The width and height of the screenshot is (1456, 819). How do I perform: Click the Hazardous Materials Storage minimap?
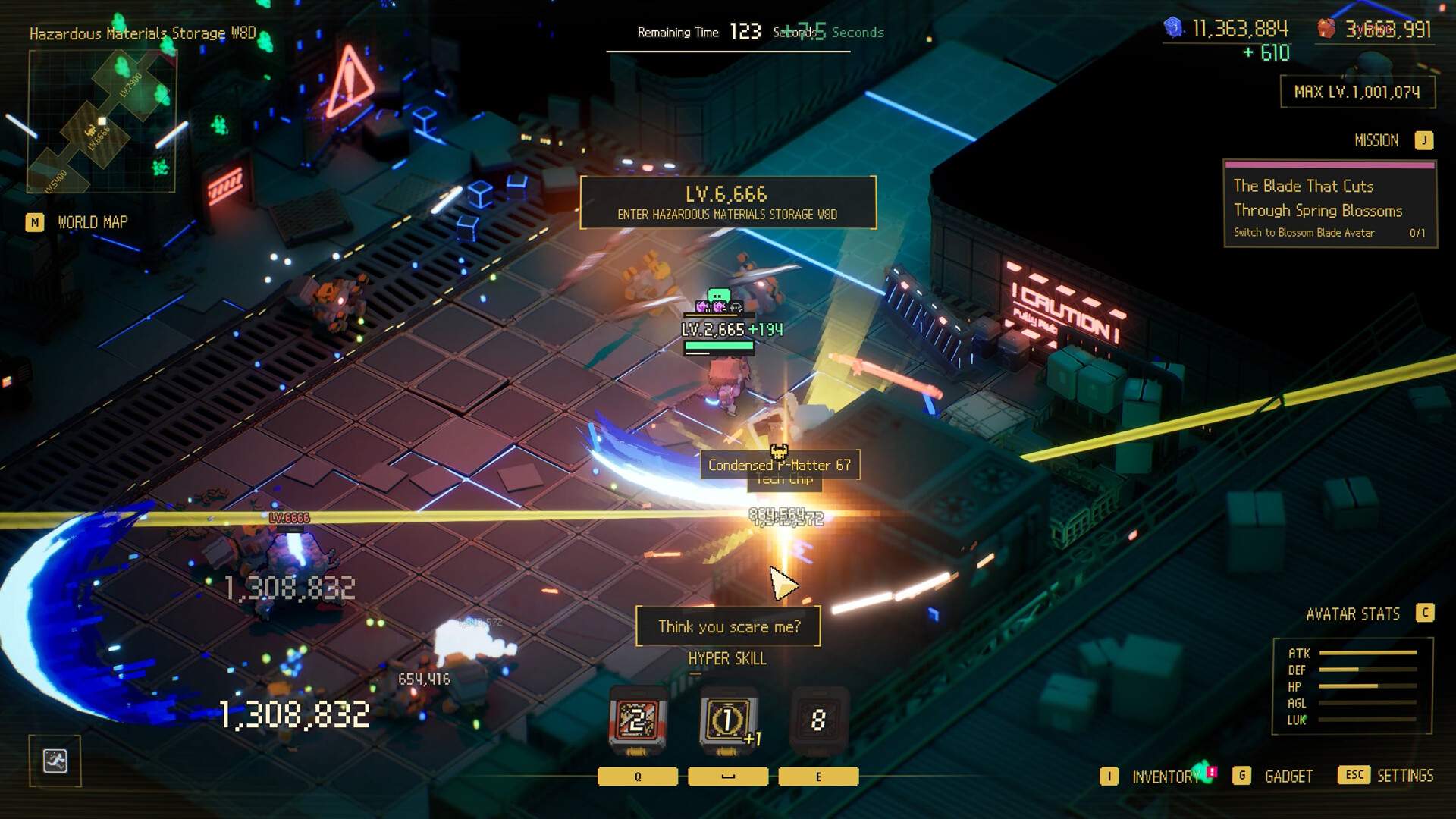coord(102,121)
